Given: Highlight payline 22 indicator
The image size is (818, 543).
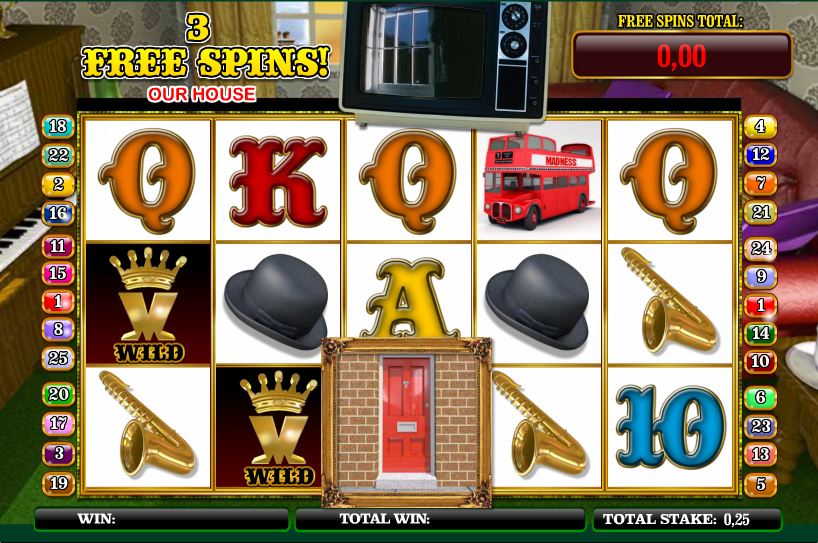Looking at the screenshot, I should pos(58,155).
